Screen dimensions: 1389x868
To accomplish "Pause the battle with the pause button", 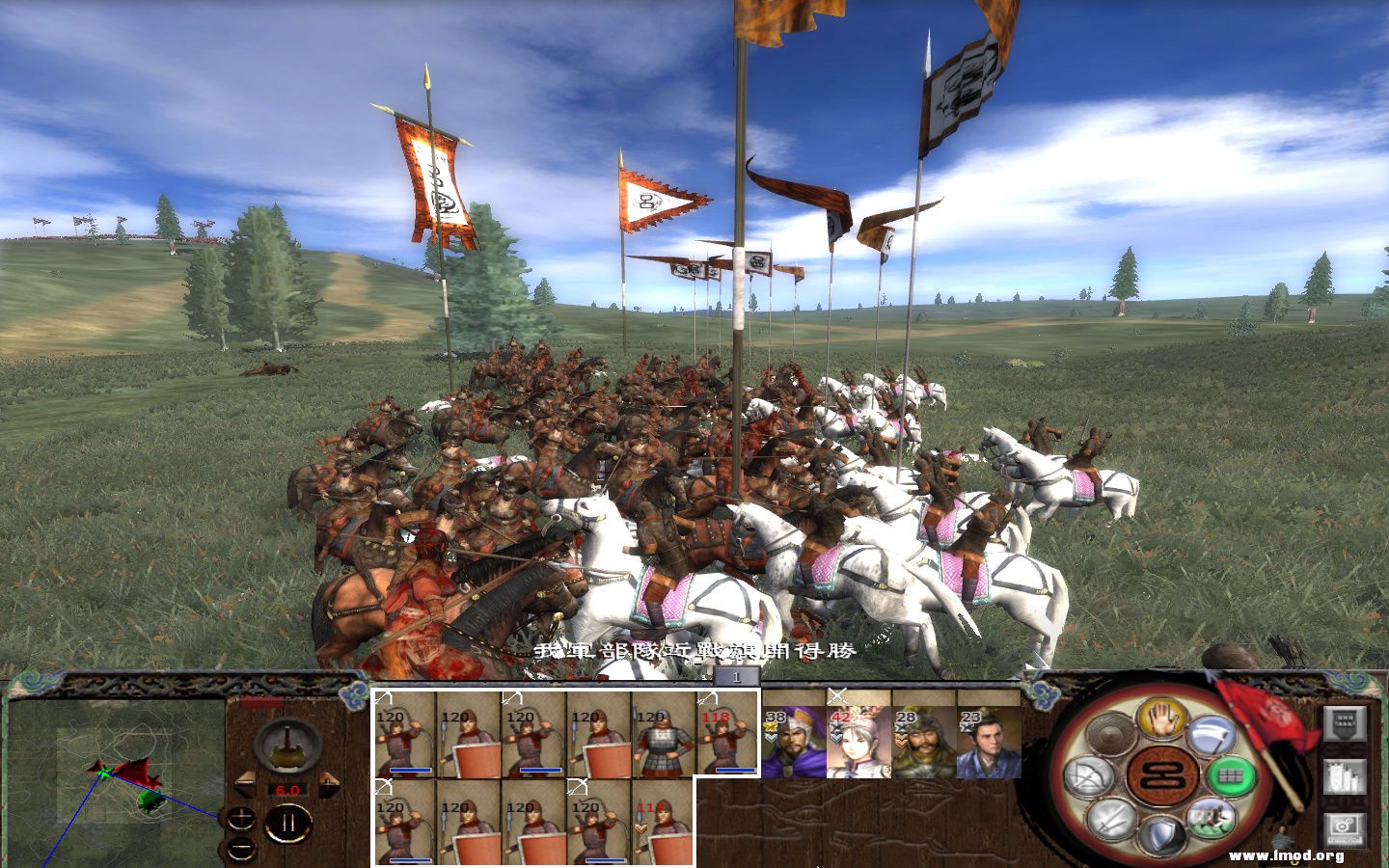I will [x=286, y=821].
